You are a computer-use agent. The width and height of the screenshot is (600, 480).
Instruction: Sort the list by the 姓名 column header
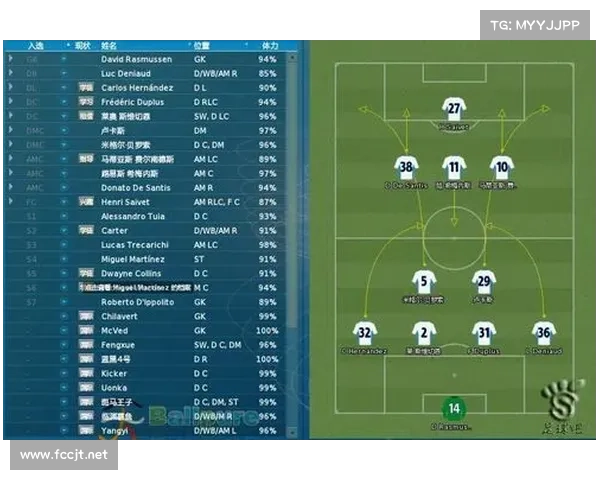[x=109, y=46]
